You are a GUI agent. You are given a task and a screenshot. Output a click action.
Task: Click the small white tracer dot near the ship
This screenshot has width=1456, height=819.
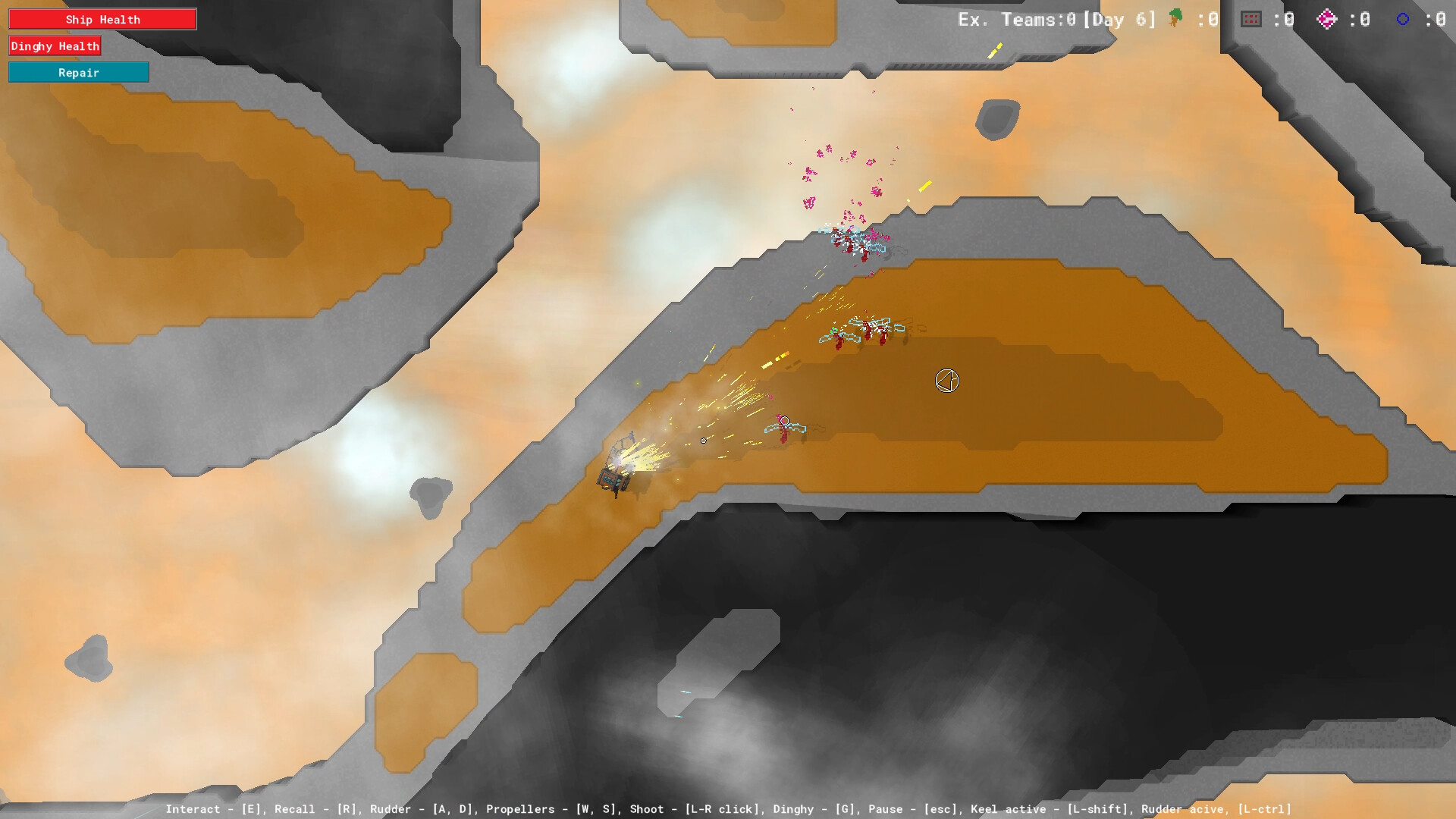tap(703, 440)
